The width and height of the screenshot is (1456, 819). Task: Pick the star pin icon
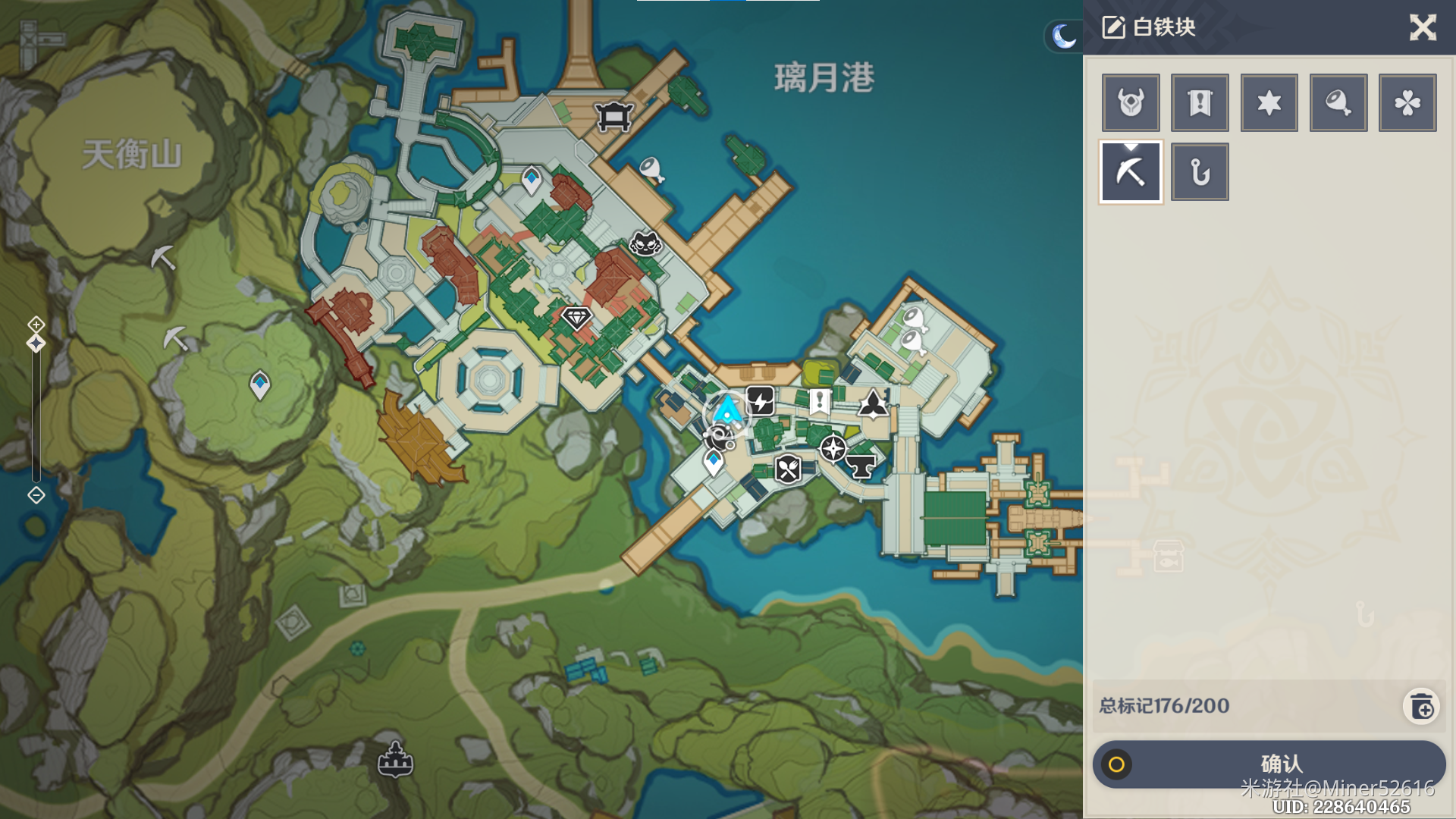point(1269,103)
